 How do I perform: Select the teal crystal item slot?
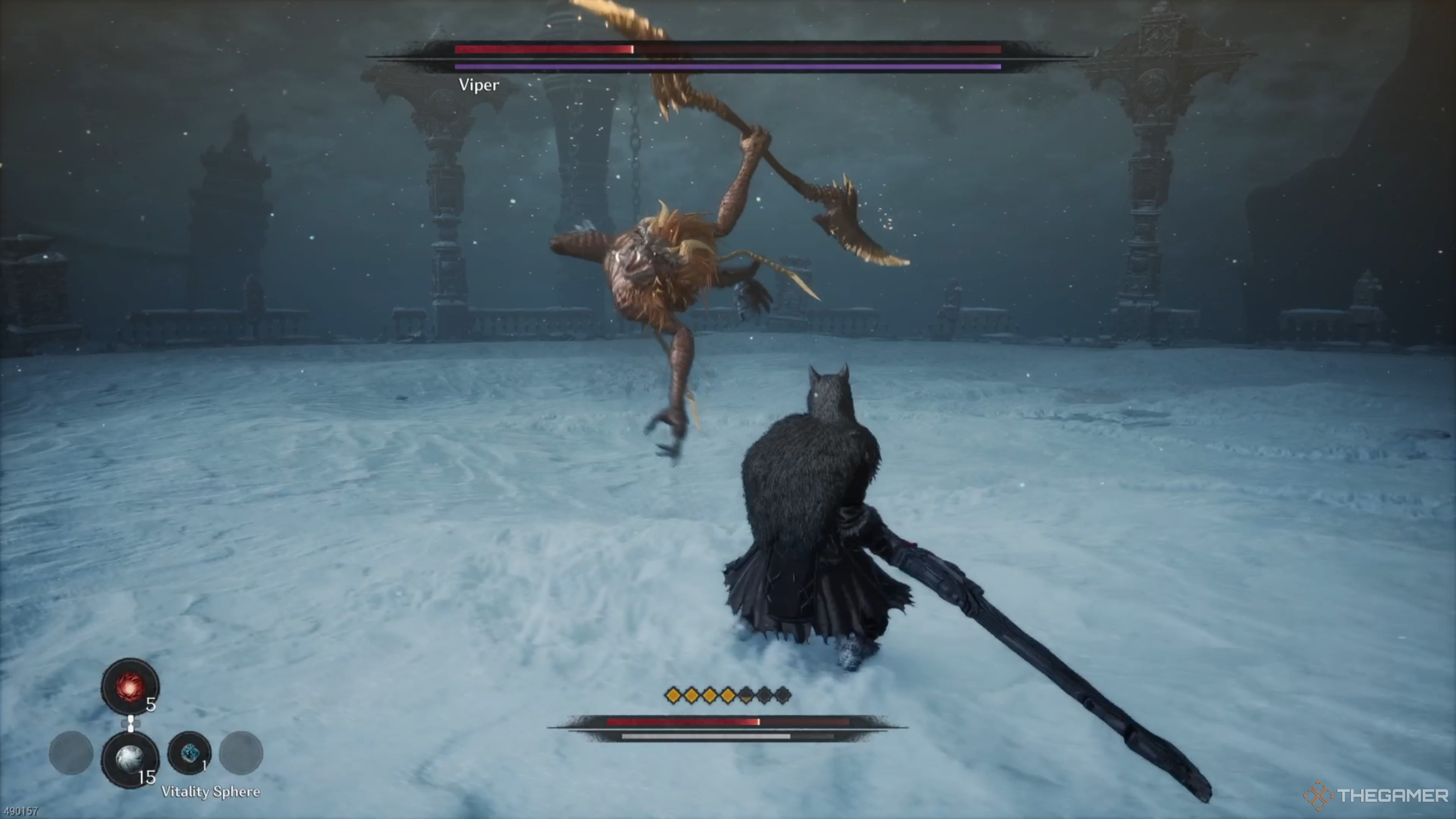pos(190,753)
